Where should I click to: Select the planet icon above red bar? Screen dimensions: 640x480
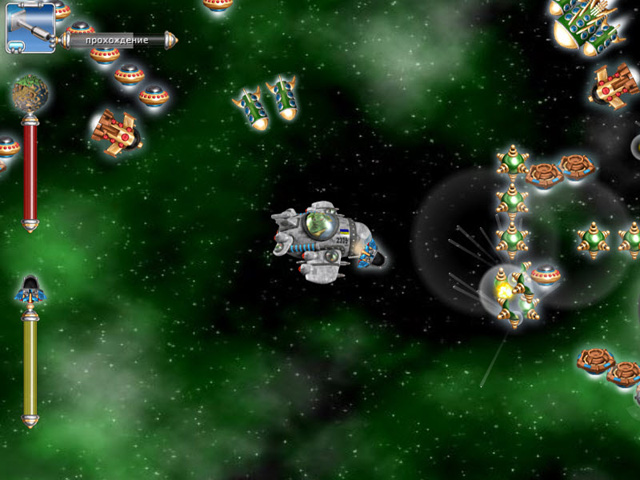pyautogui.click(x=30, y=94)
